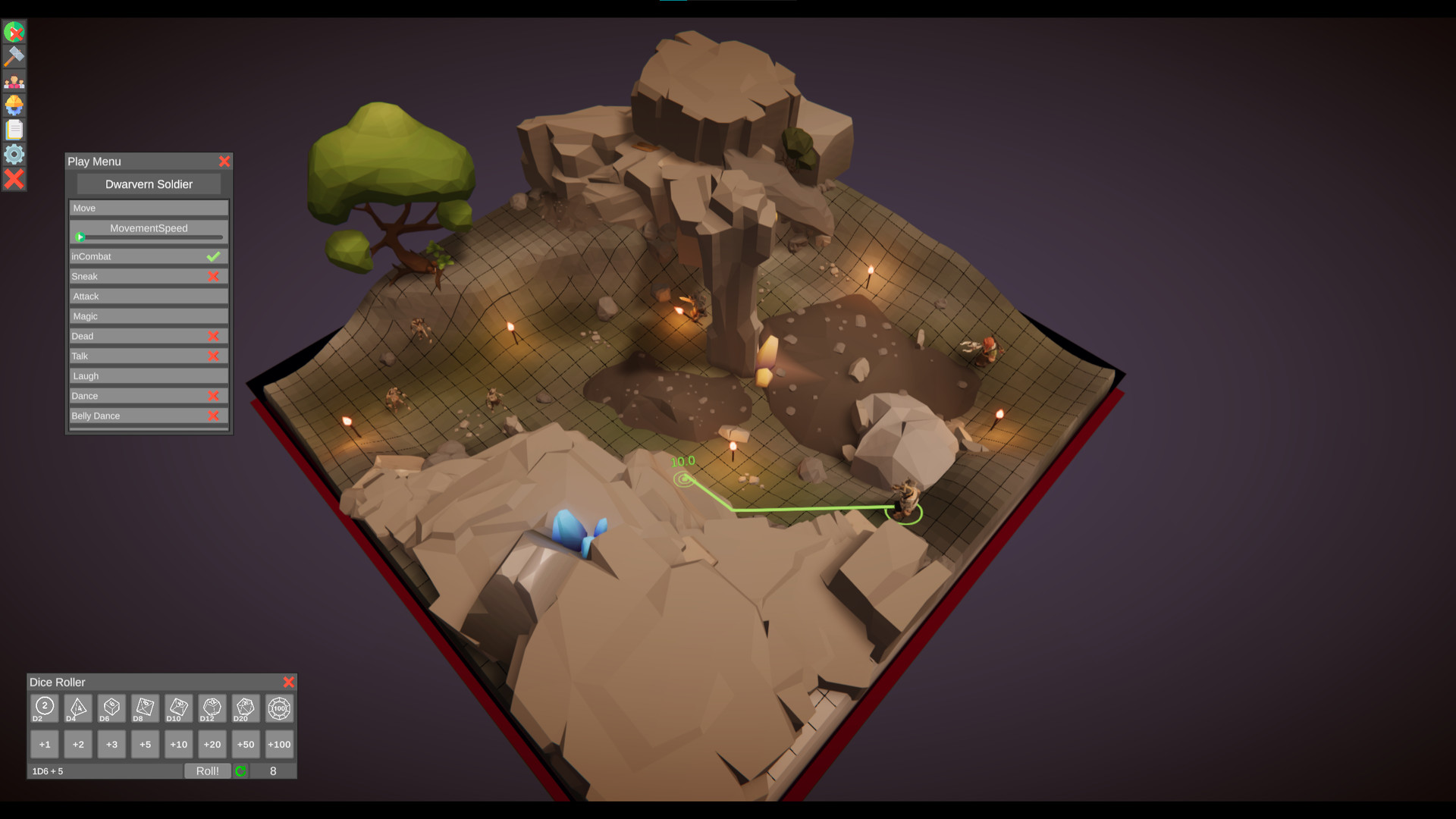Image resolution: width=1456 pixels, height=819 pixels.
Task: Choose the D100 die icon
Action: [278, 708]
